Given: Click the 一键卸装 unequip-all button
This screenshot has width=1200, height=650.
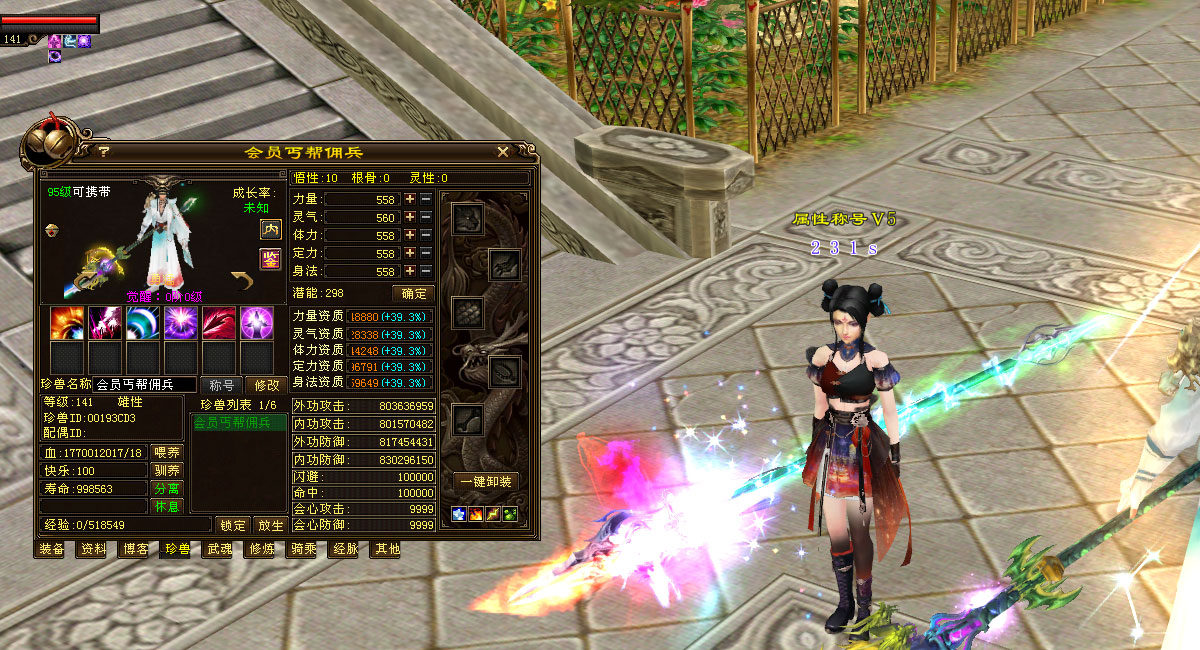Looking at the screenshot, I should point(486,481).
